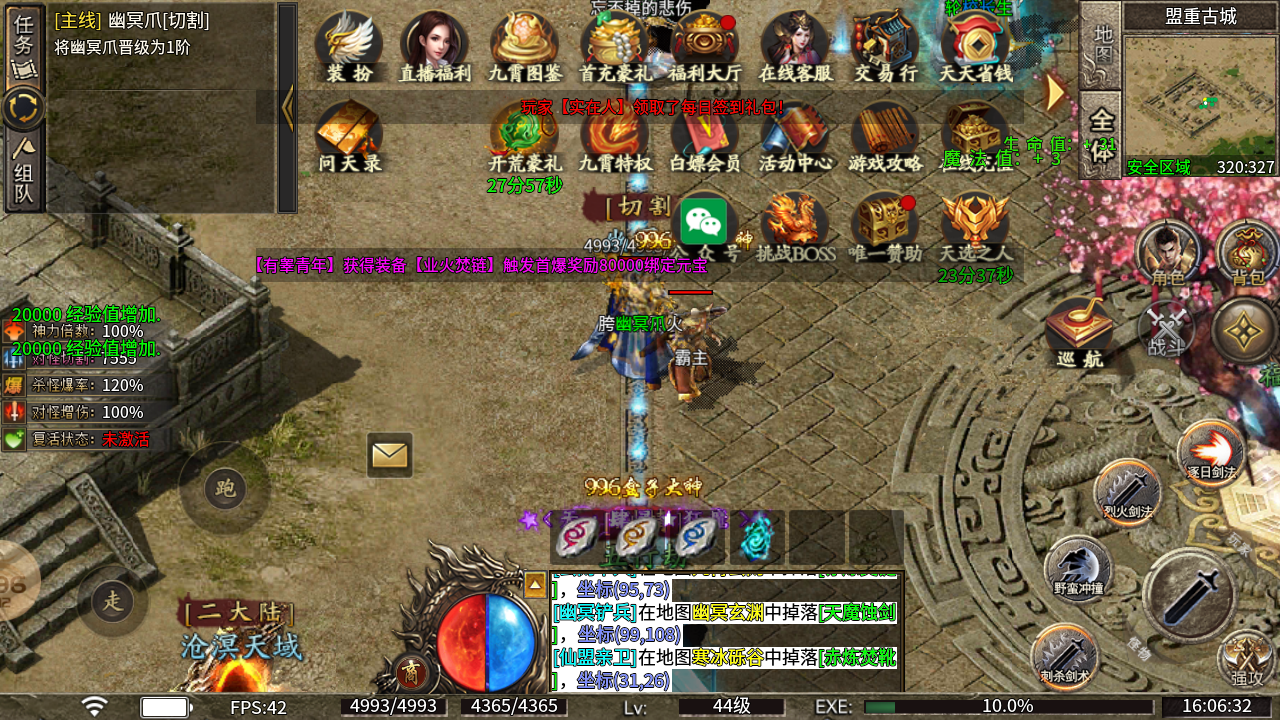Claim the 首充豪礼 first recharge gift
The image size is (1280, 720).
tap(615, 45)
